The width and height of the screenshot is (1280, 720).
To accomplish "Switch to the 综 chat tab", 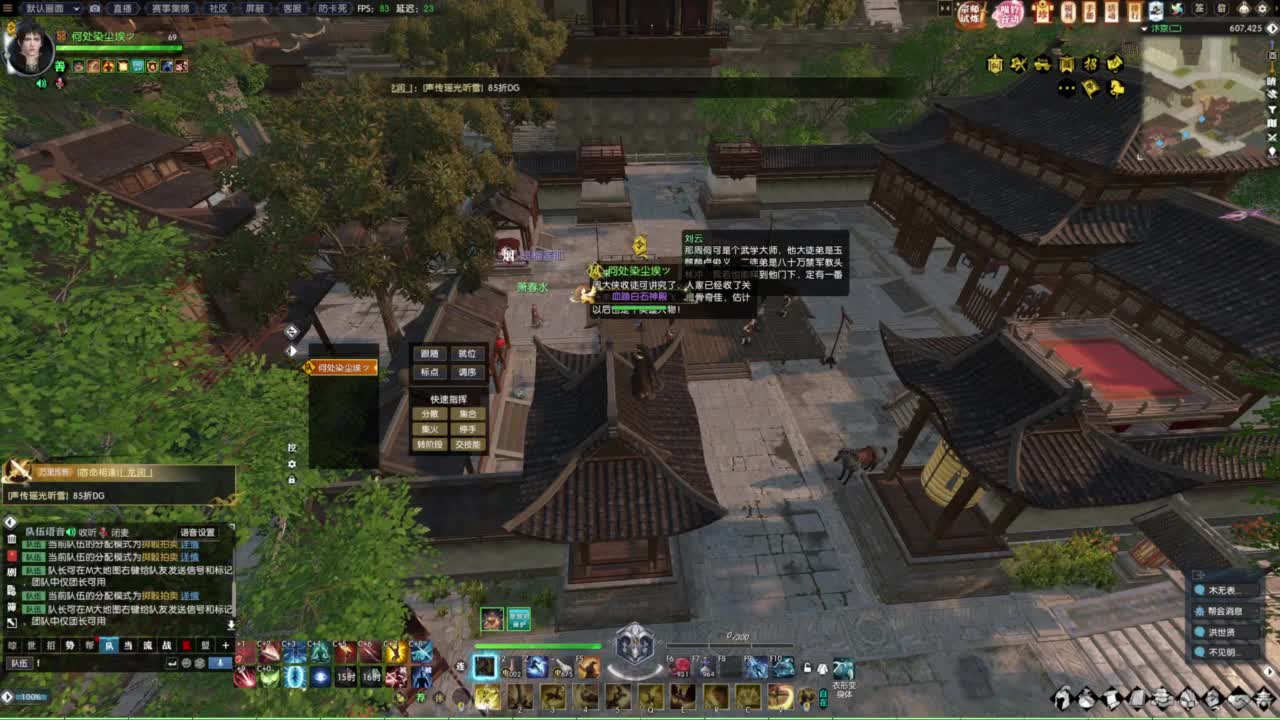I will point(13,645).
